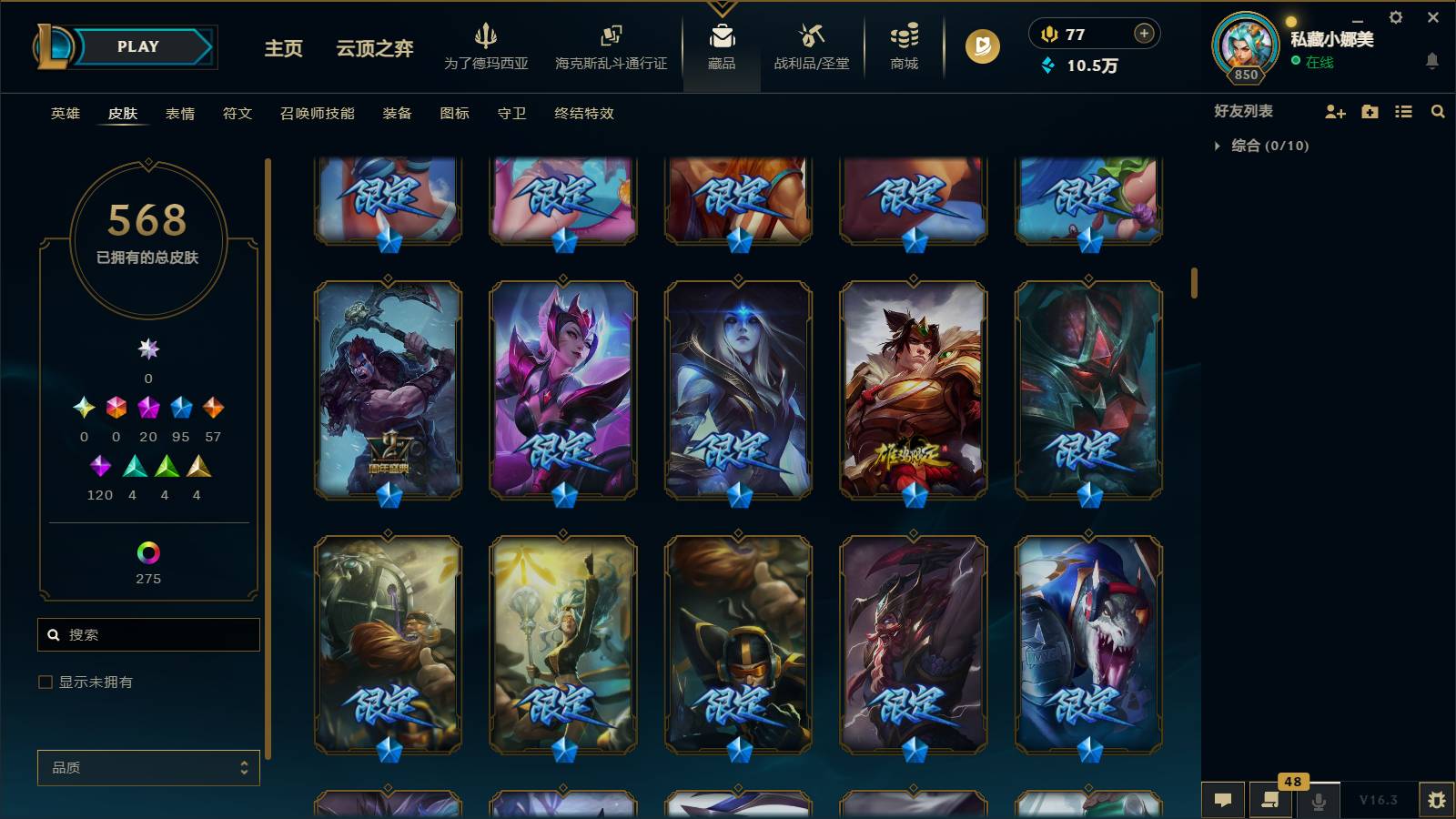Open the chat bubble with 48 notifications

[1270, 801]
